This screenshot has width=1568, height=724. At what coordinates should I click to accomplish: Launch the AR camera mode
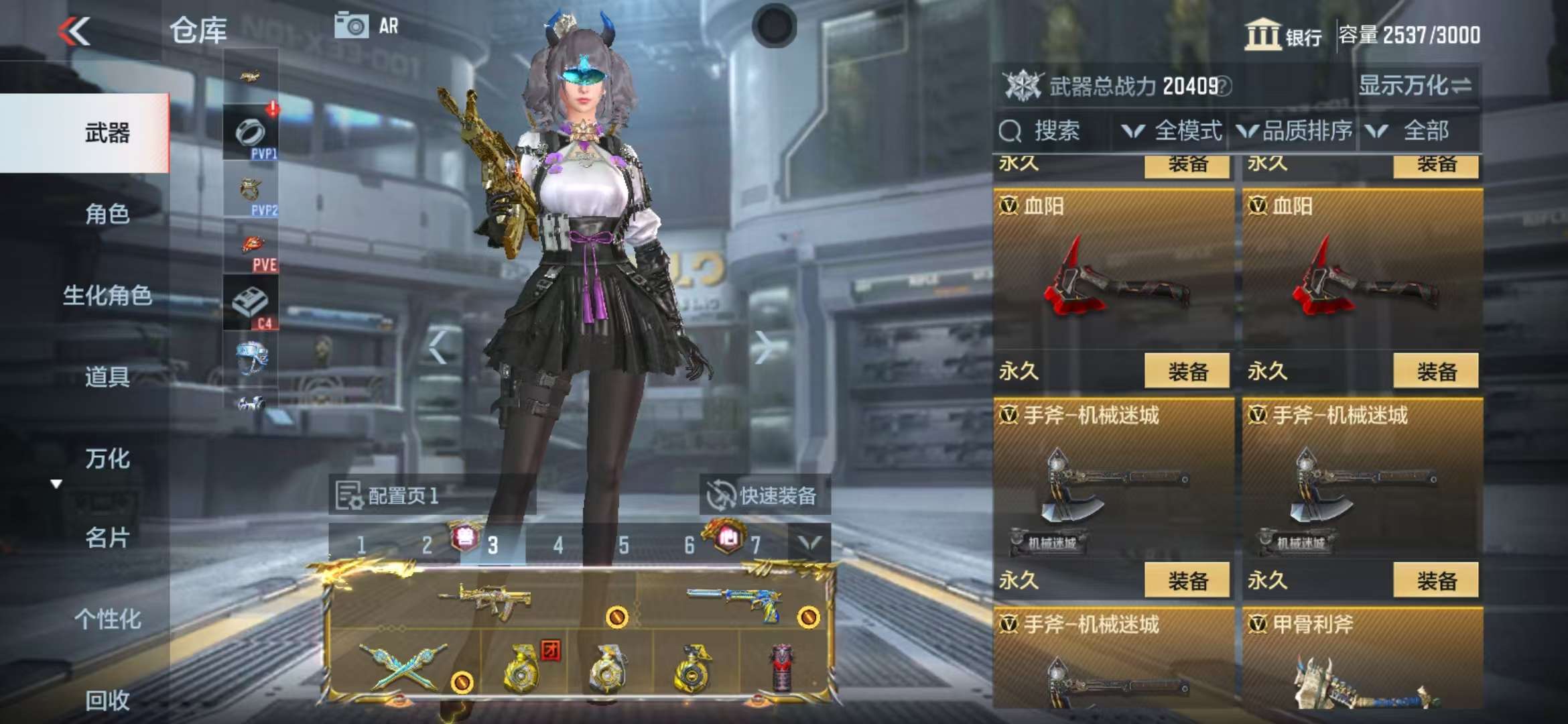[x=366, y=27]
